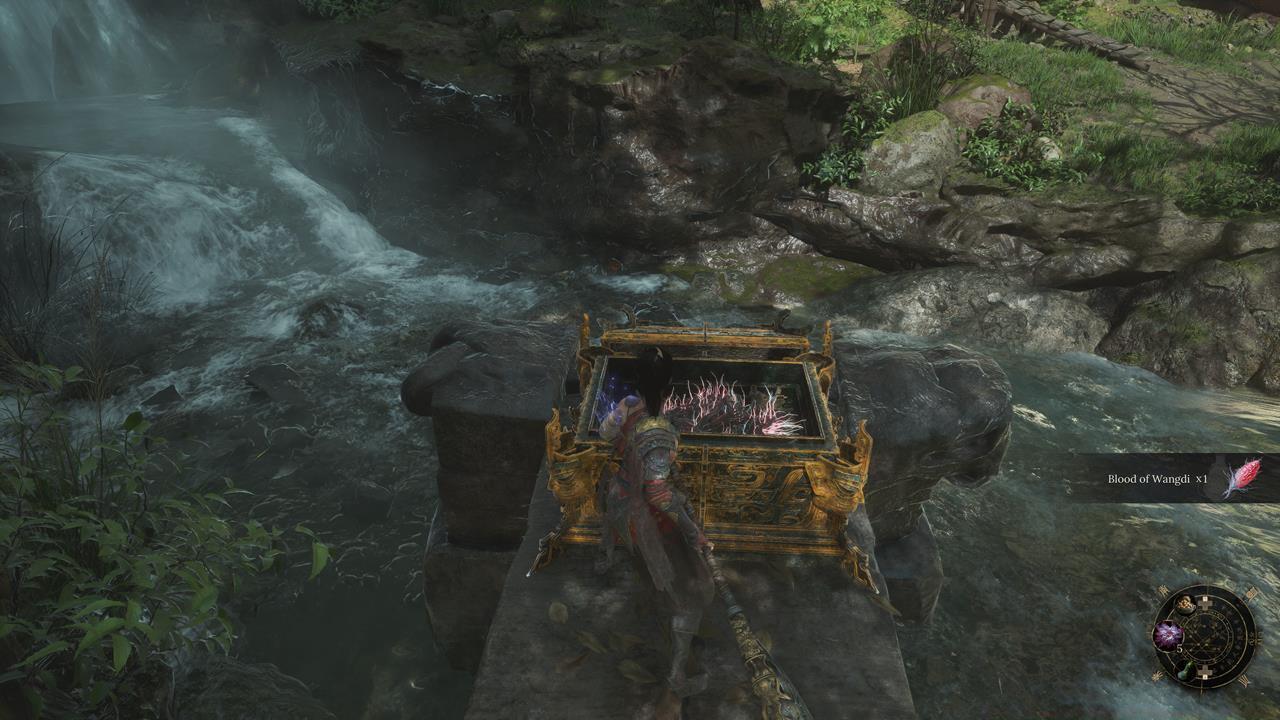Click the rune symbol right of the wheel
Viewport: 1280px width, 720px height.
tap(1255, 637)
